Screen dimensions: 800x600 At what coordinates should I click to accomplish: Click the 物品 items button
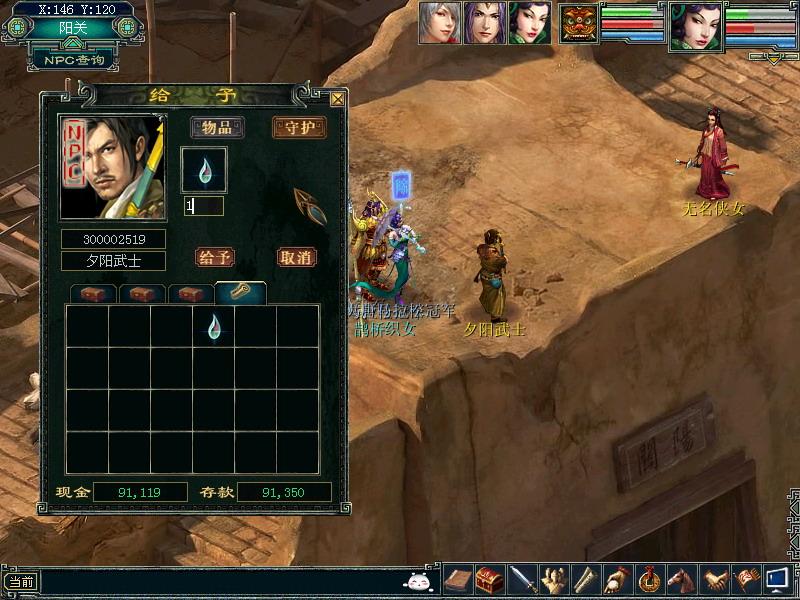point(217,128)
